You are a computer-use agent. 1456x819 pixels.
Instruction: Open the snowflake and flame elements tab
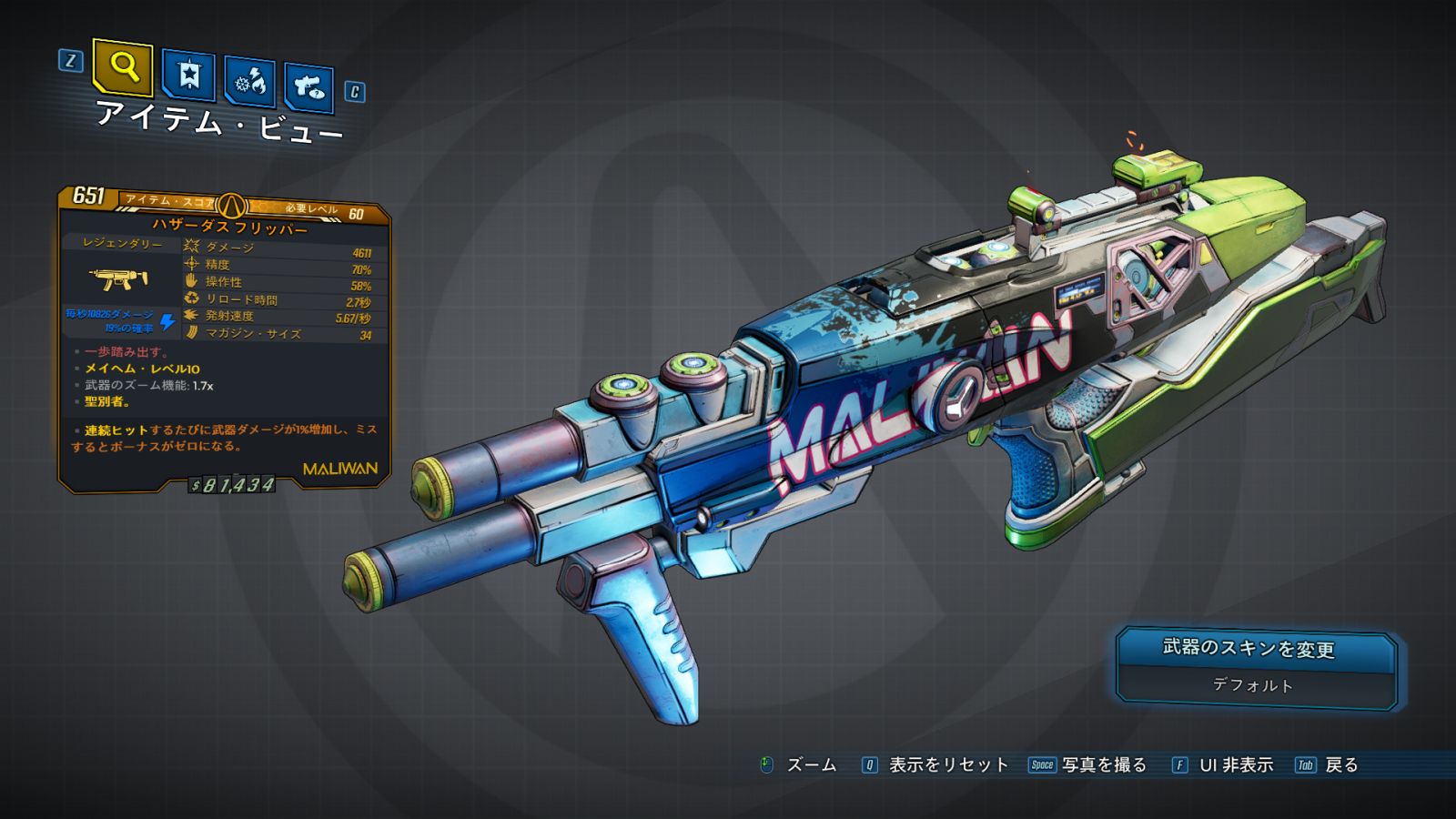(x=249, y=83)
